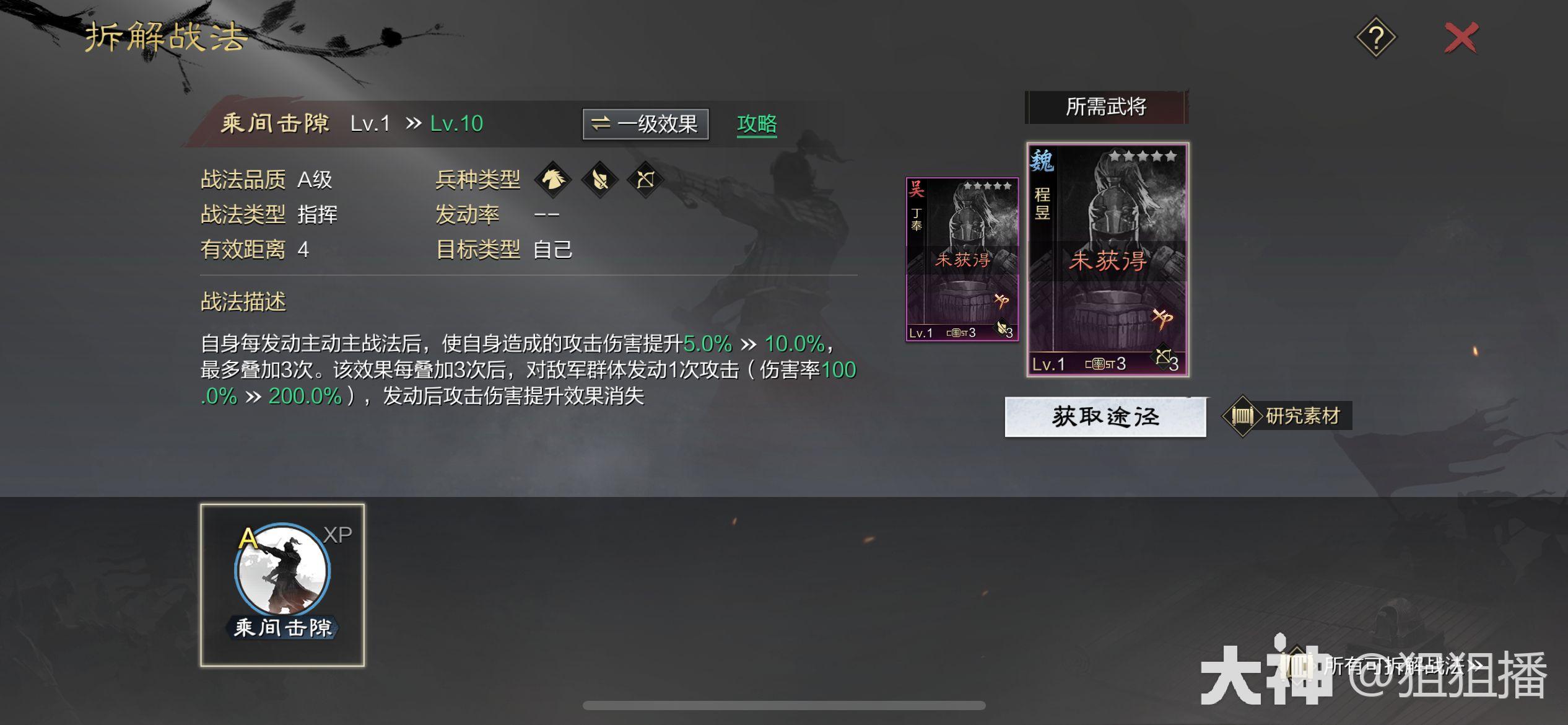Select the shield unit type icon
Screen dimensions: 1568x725
600,179
